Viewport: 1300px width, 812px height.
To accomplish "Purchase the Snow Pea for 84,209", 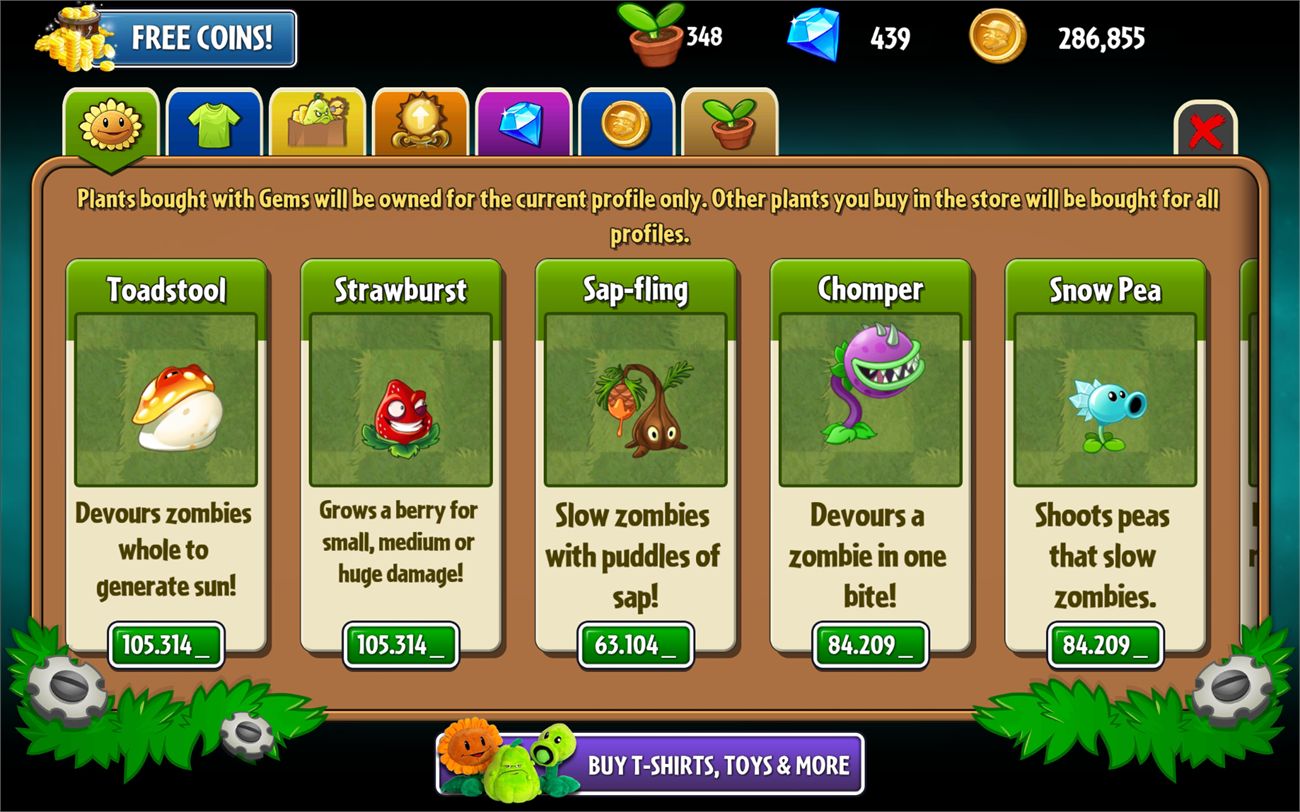I will pyautogui.click(x=1104, y=645).
